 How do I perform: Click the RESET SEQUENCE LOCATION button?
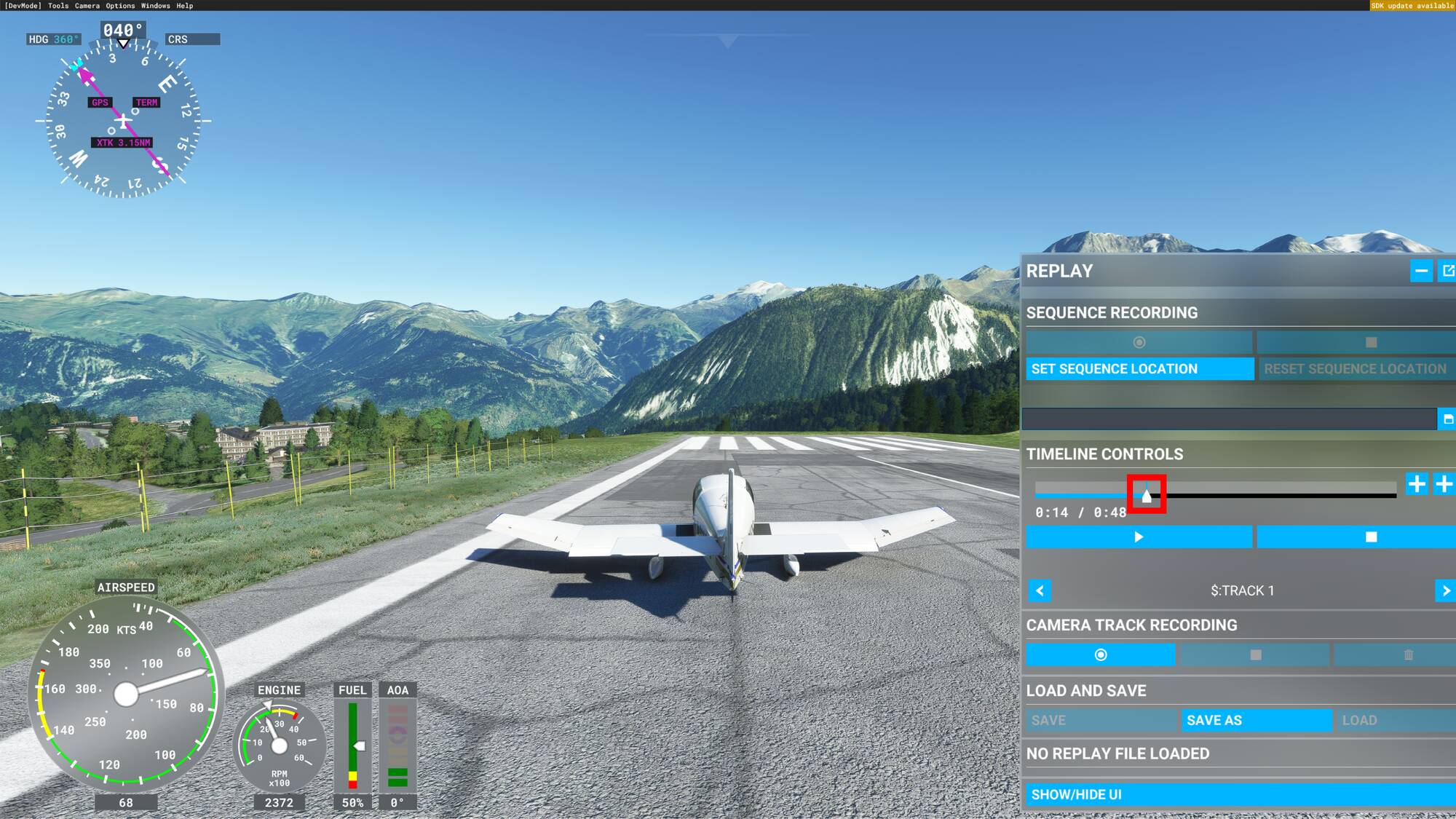point(1356,369)
